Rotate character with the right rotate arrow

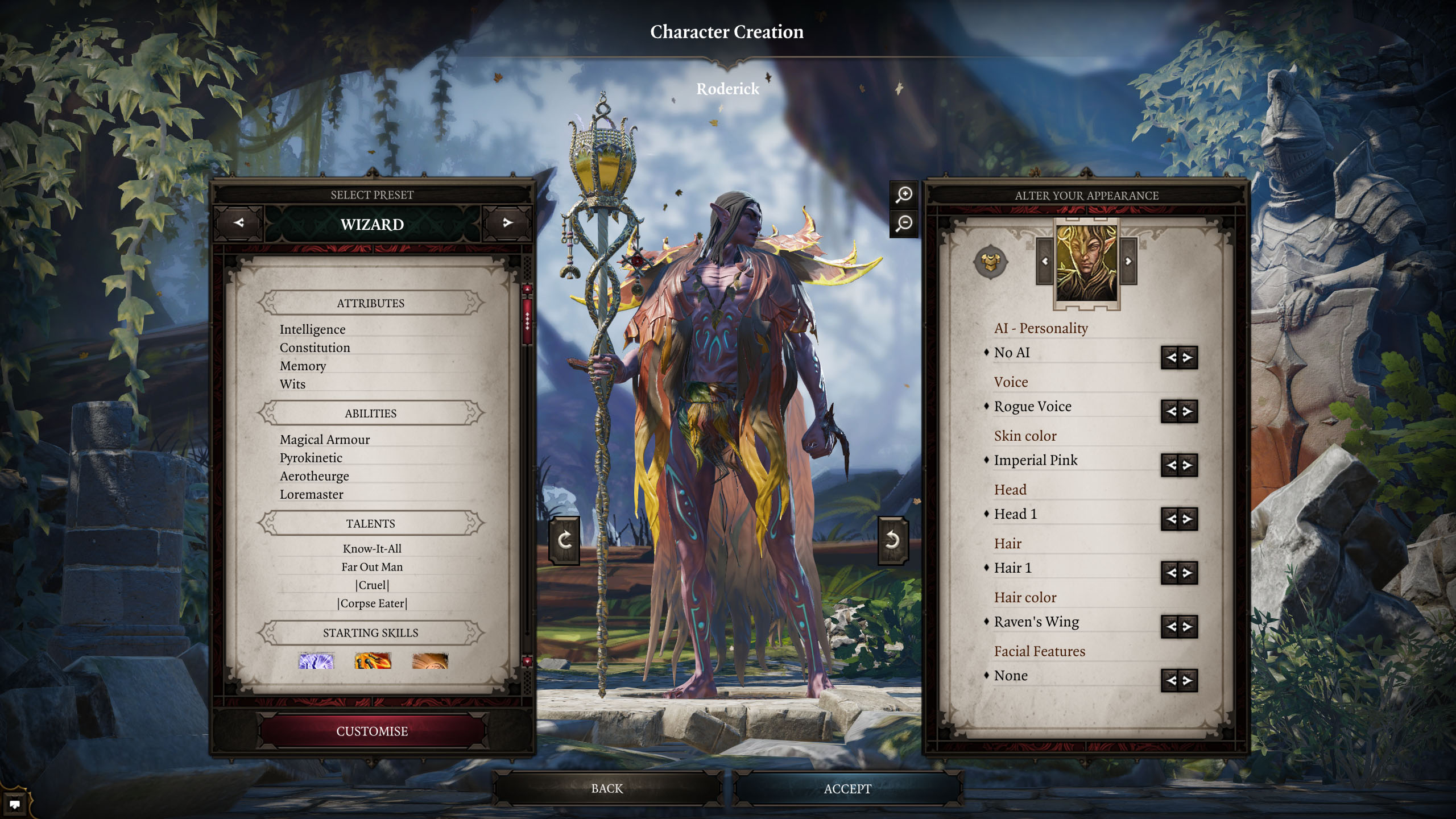click(x=892, y=540)
